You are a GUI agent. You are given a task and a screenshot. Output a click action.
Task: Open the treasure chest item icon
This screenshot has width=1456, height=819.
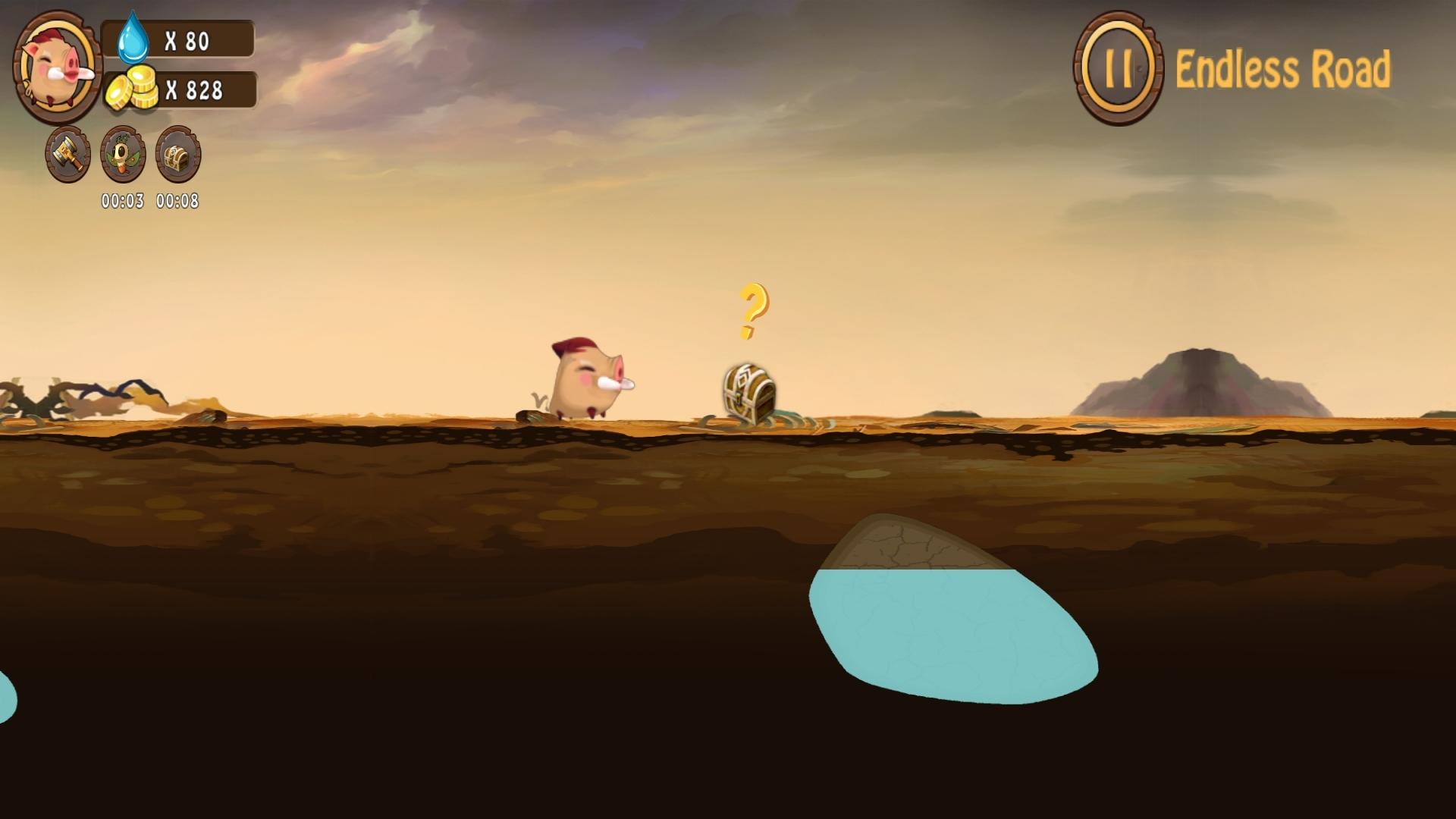(x=177, y=155)
